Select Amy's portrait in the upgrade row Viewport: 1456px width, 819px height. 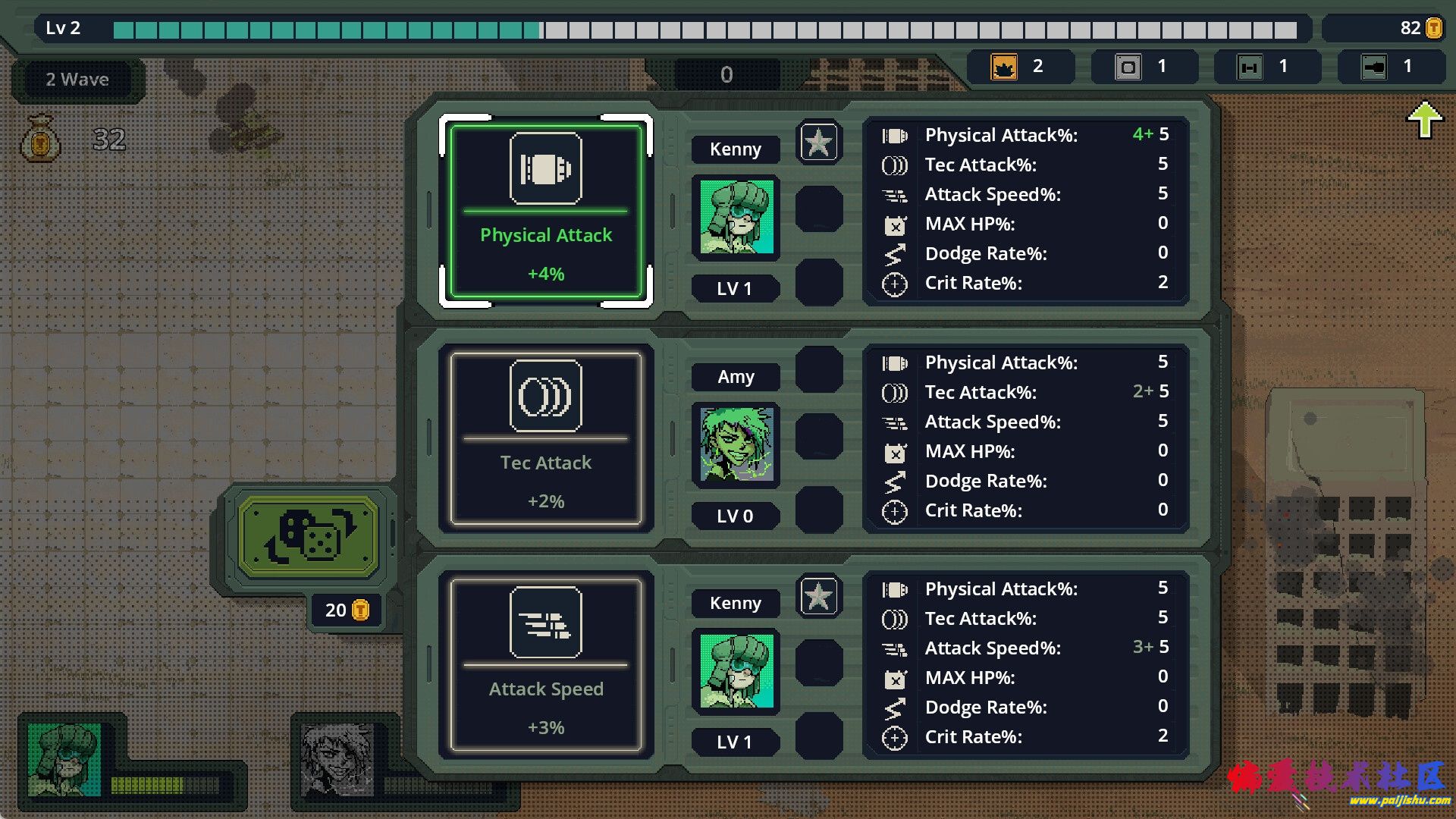coord(736,444)
